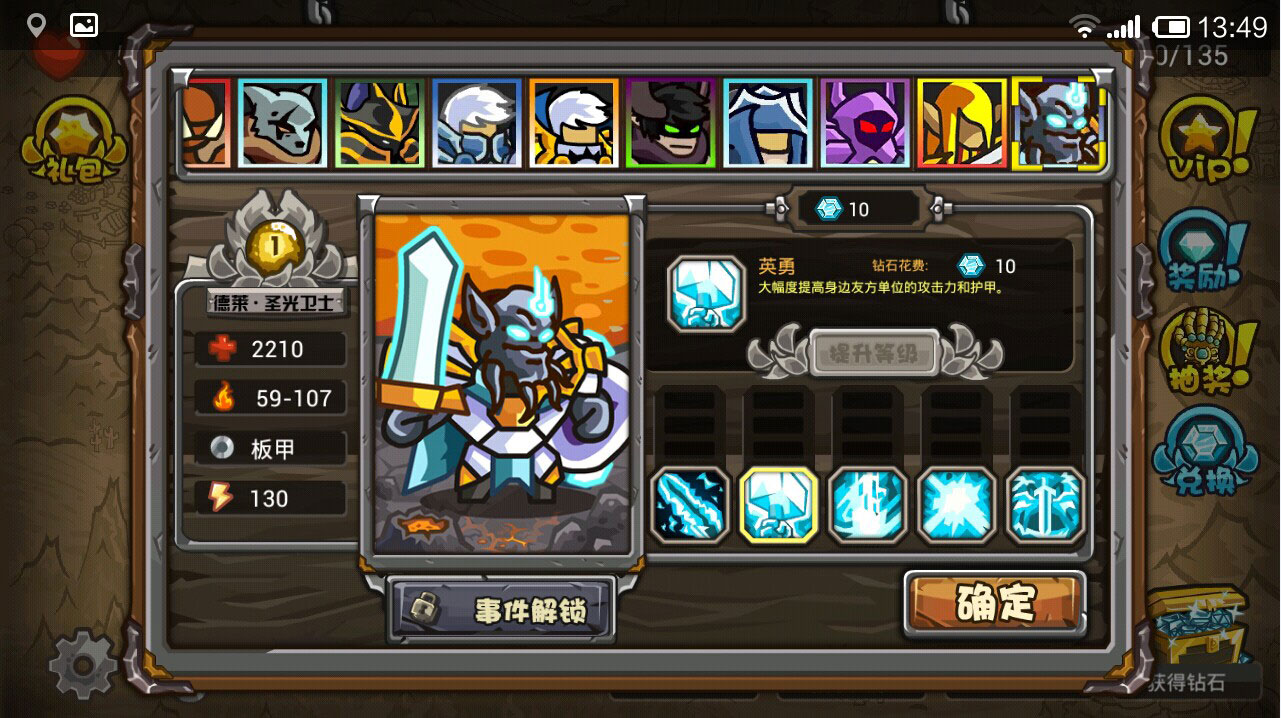Tap the 事件解锁 locked button

point(501,608)
